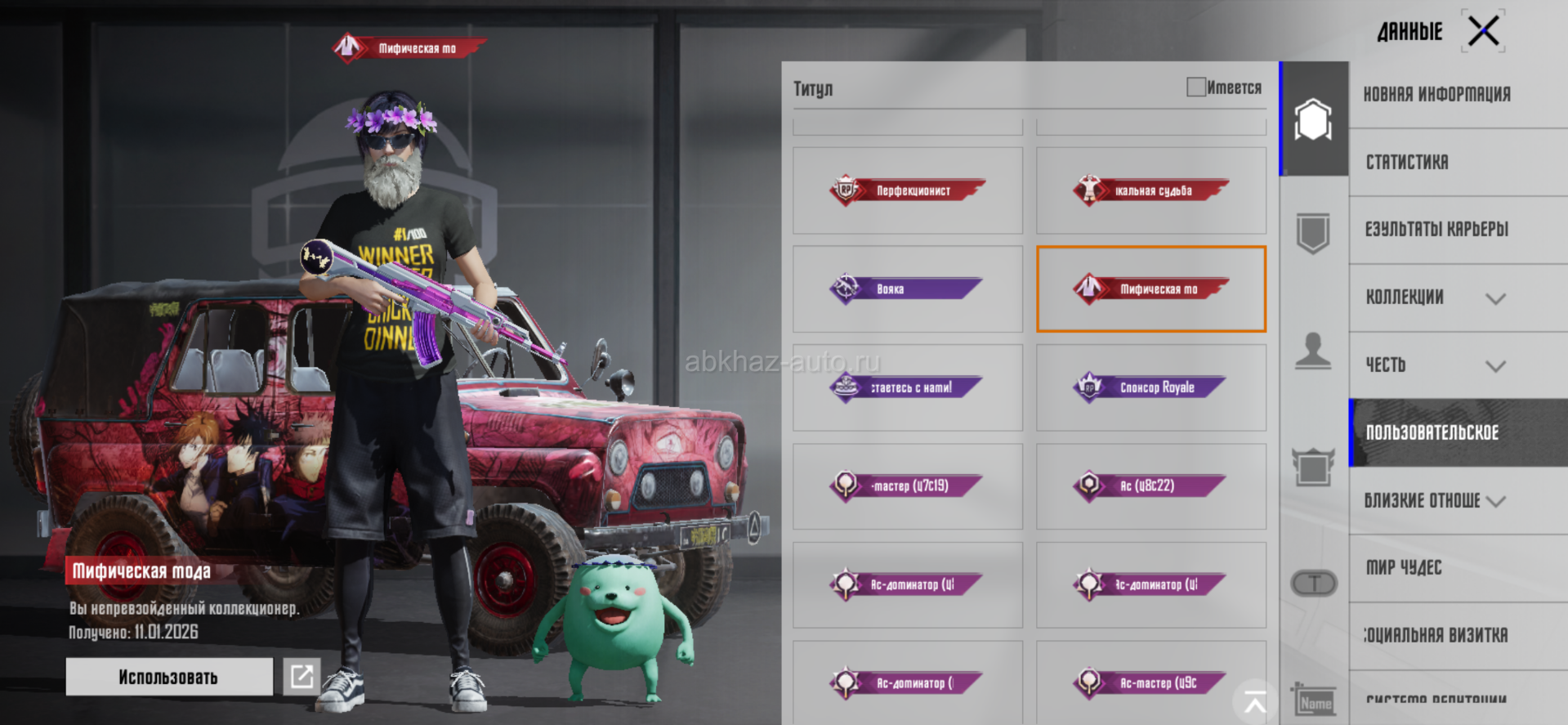Choose the Вояка title
The height and width of the screenshot is (725, 1568).
pyautogui.click(x=907, y=289)
